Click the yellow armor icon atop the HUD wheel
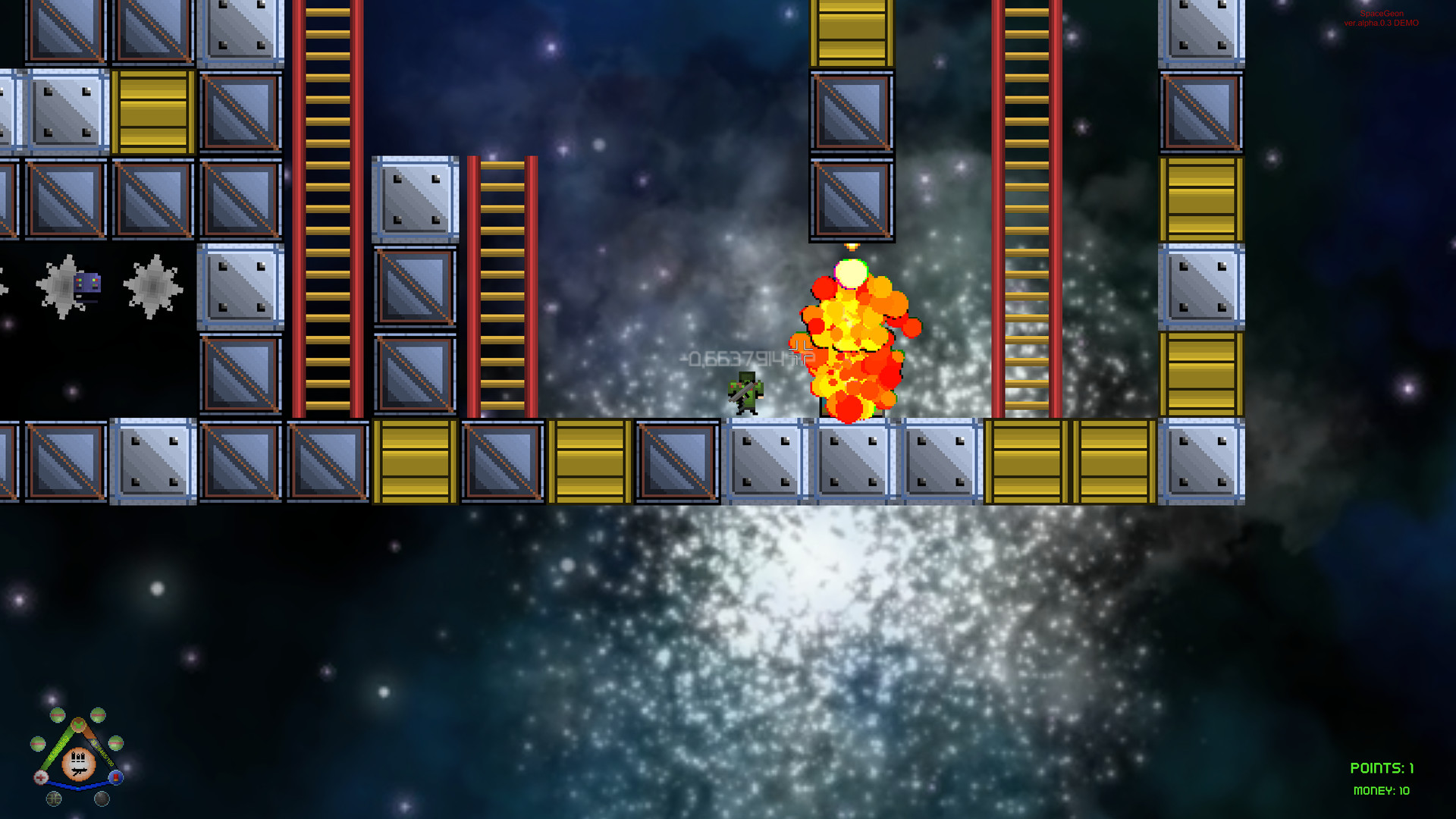 (79, 725)
